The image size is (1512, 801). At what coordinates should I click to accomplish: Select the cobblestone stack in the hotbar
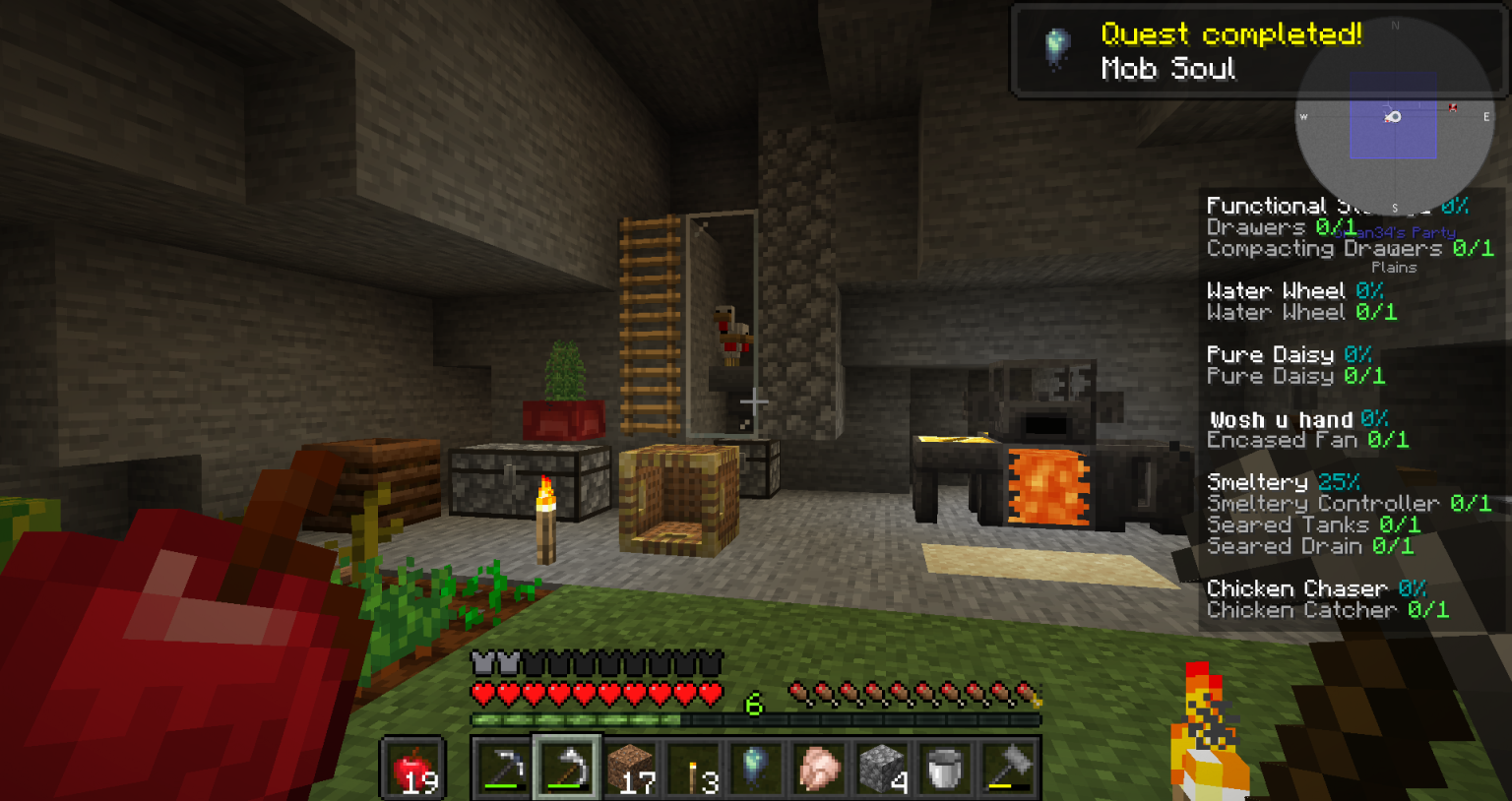click(x=878, y=770)
